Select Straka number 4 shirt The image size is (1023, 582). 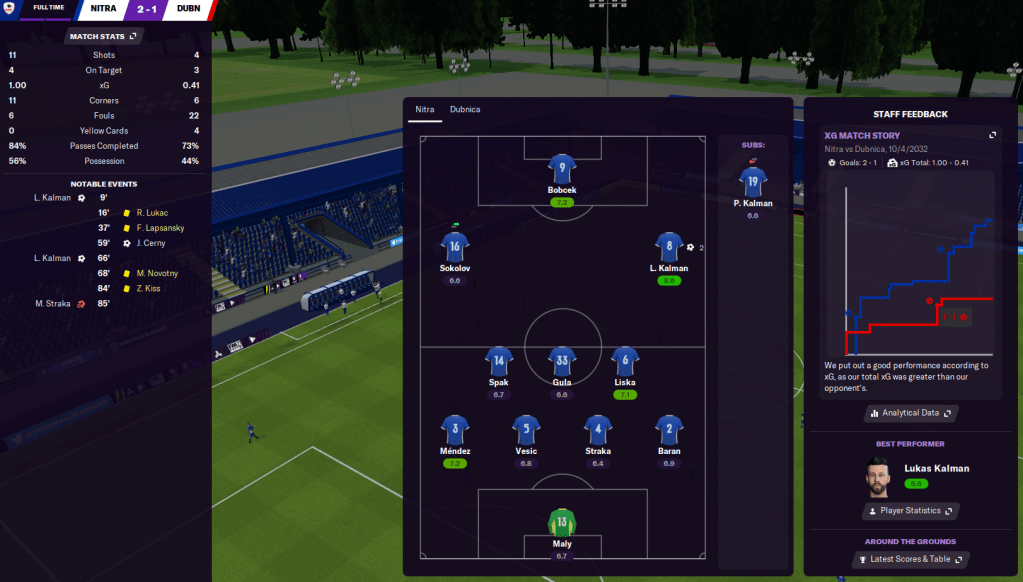point(598,430)
